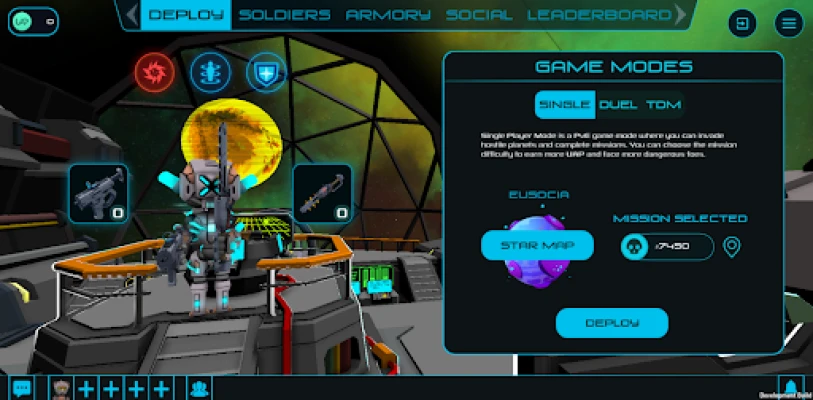Screen dimensions: 813x400
Task: Open the hamburger menu
Action: (789, 24)
